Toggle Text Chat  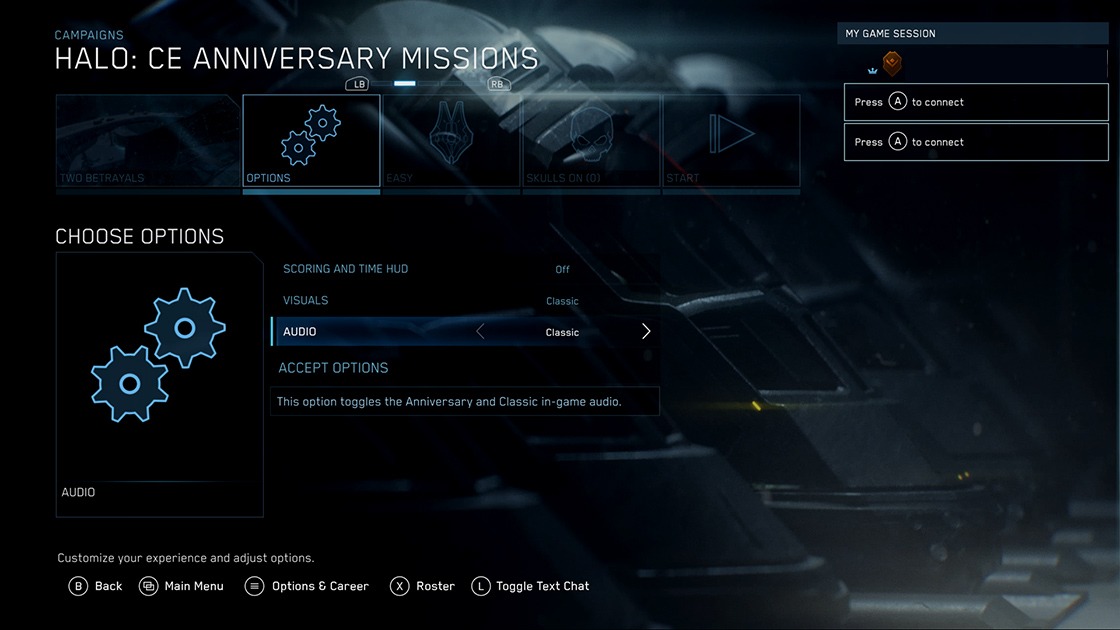click(x=530, y=586)
